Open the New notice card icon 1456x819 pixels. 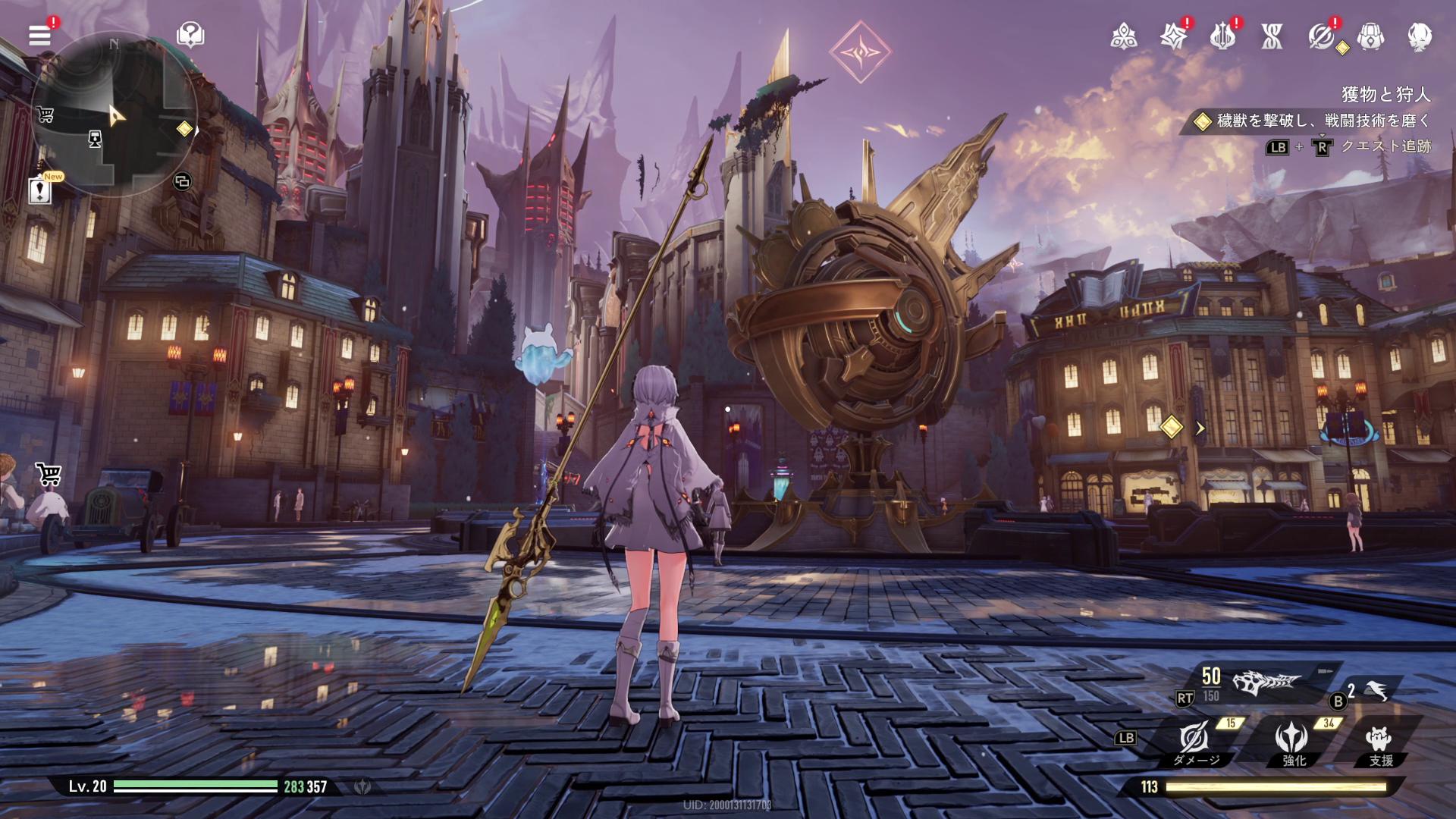(39, 190)
